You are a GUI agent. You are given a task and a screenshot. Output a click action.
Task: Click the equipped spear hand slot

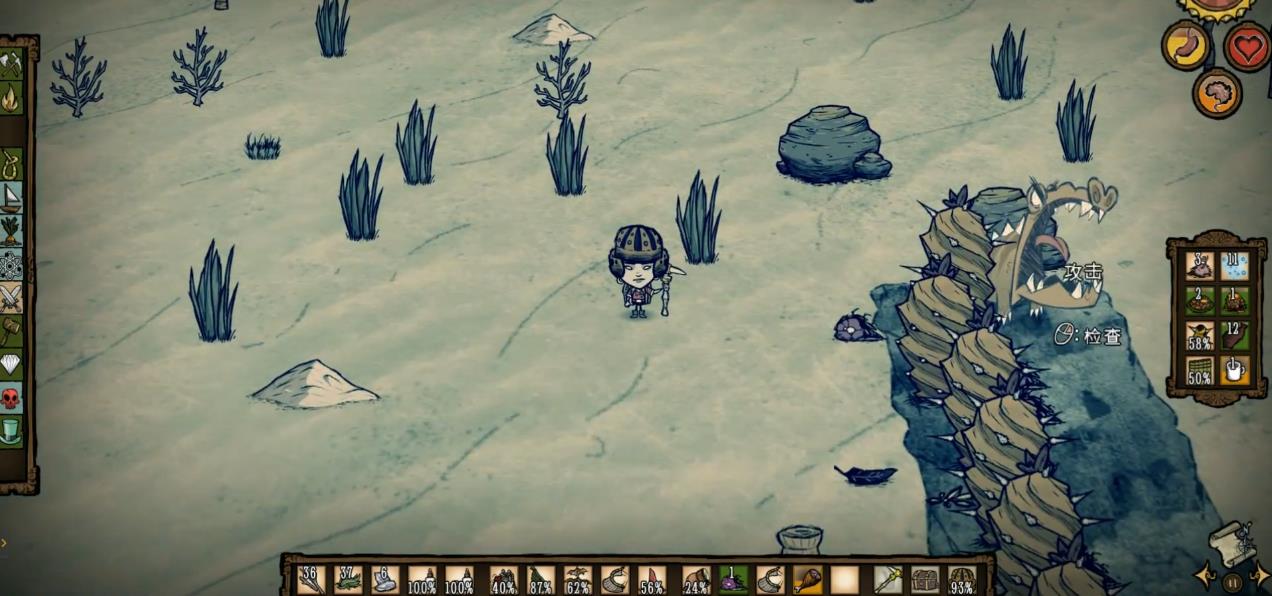click(888, 579)
